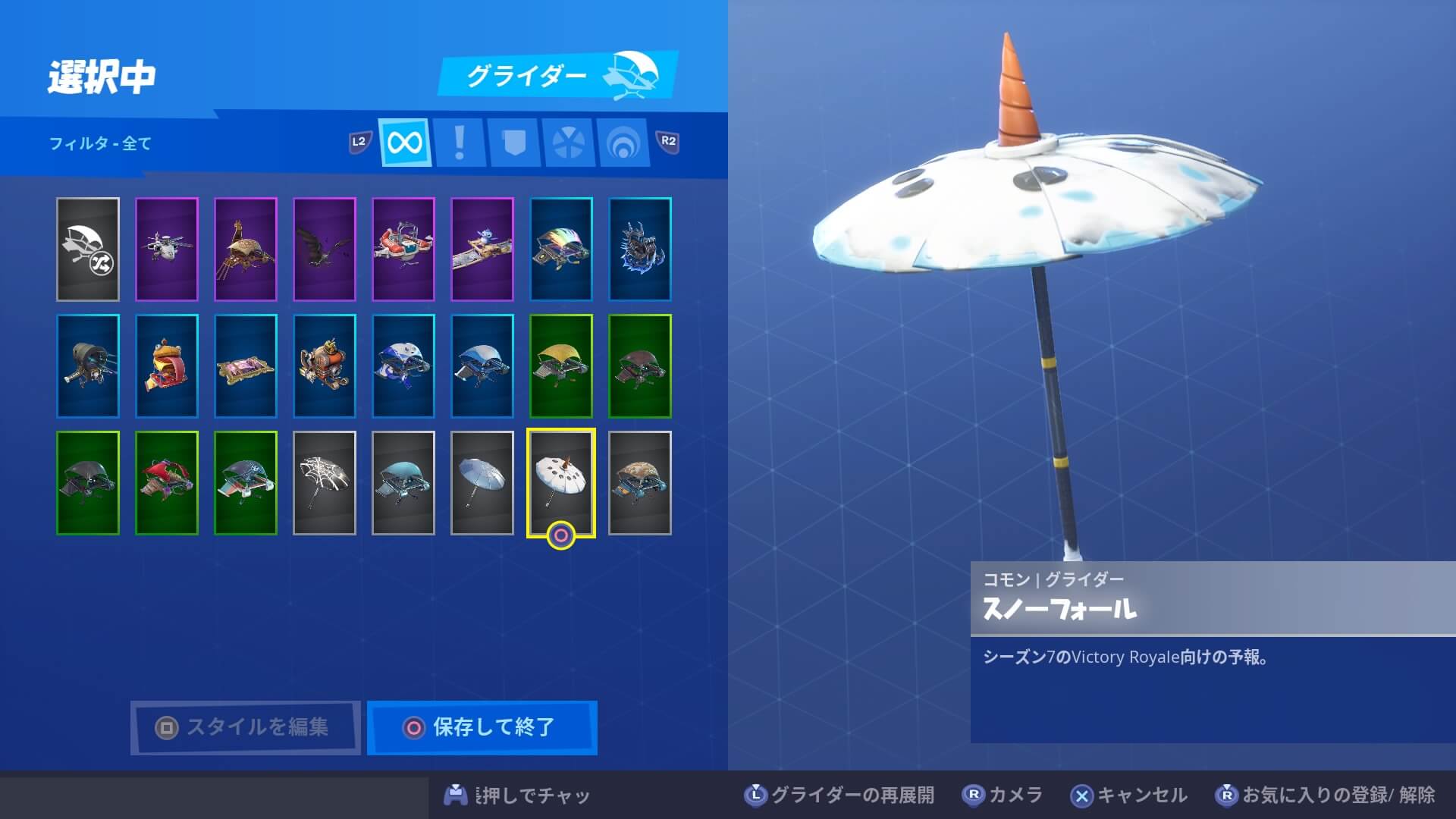
Task: Choose the Snowfall snowman umbrella slot
Action: coord(561,483)
